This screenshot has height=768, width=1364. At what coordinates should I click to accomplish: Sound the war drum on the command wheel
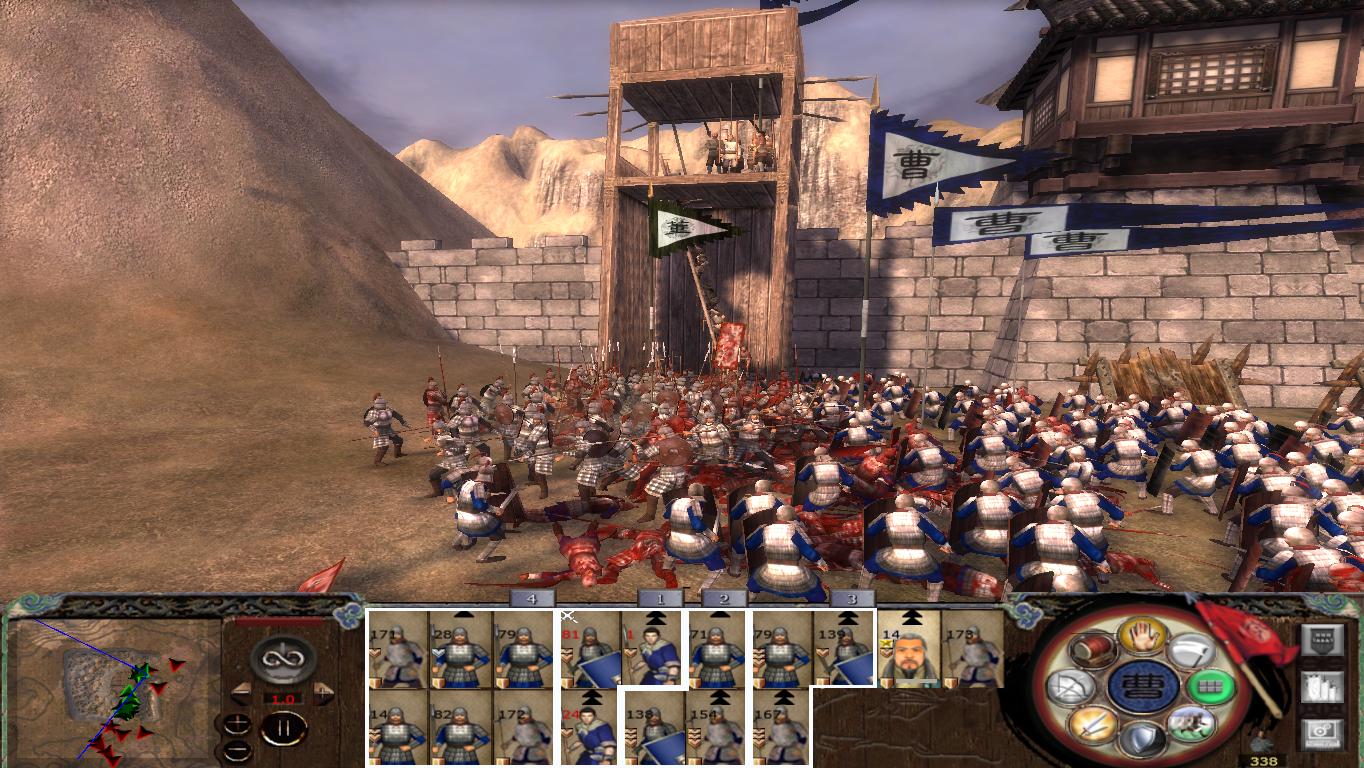(x=1092, y=651)
